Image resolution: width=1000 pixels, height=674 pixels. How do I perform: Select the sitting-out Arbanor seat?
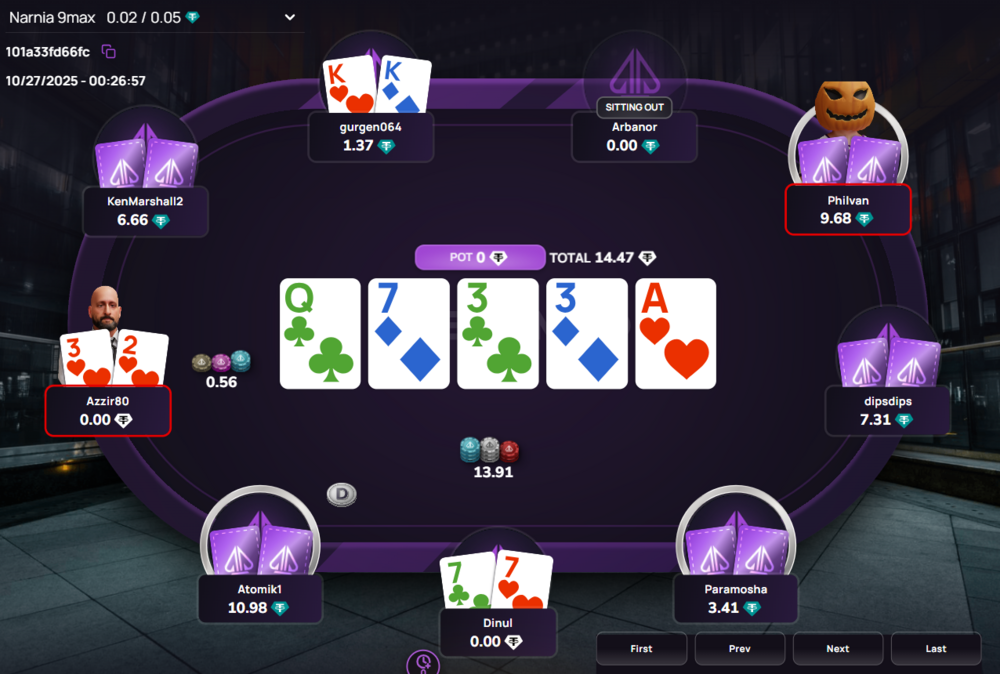coord(634,136)
